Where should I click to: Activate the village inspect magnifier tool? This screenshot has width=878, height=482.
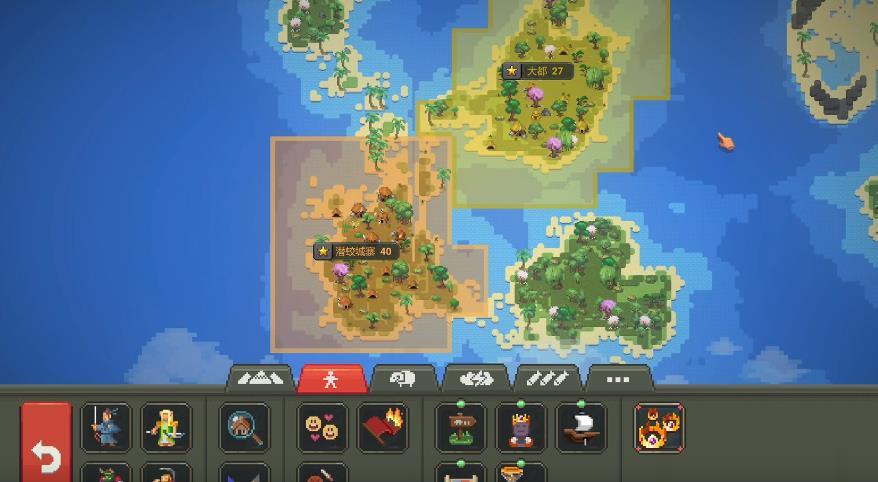244,427
